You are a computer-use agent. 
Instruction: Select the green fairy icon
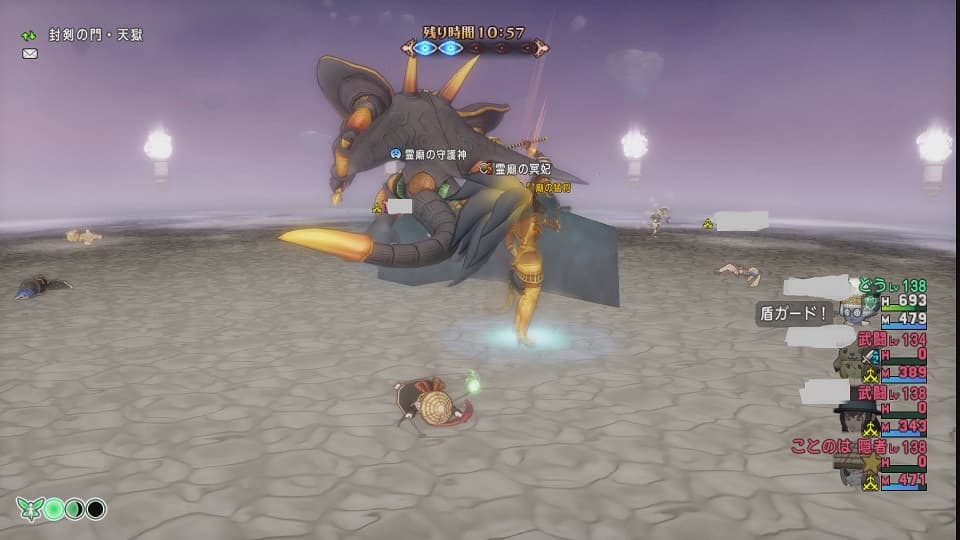(28, 509)
